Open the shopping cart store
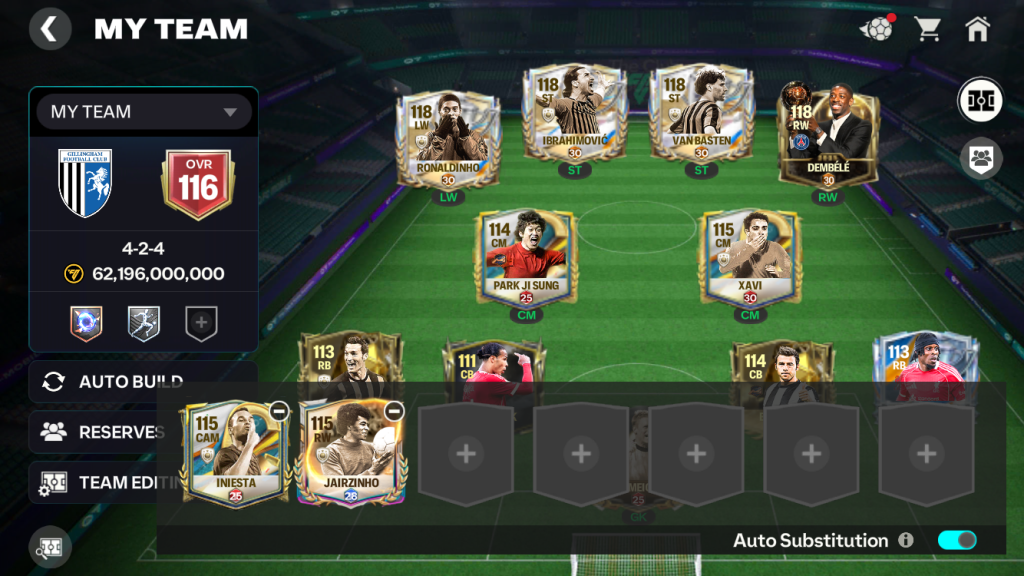 tap(928, 29)
